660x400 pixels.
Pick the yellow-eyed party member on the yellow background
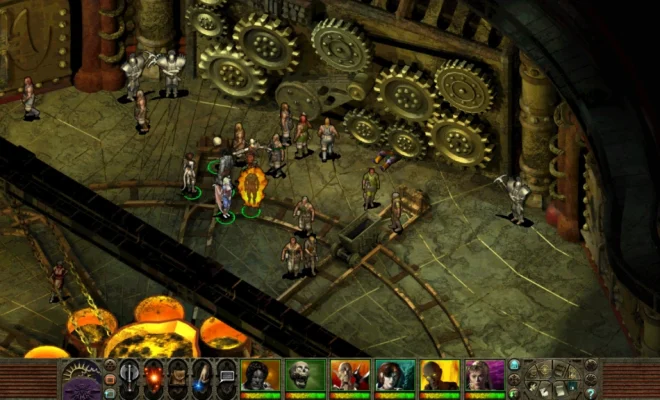pyautogui.click(x=439, y=376)
